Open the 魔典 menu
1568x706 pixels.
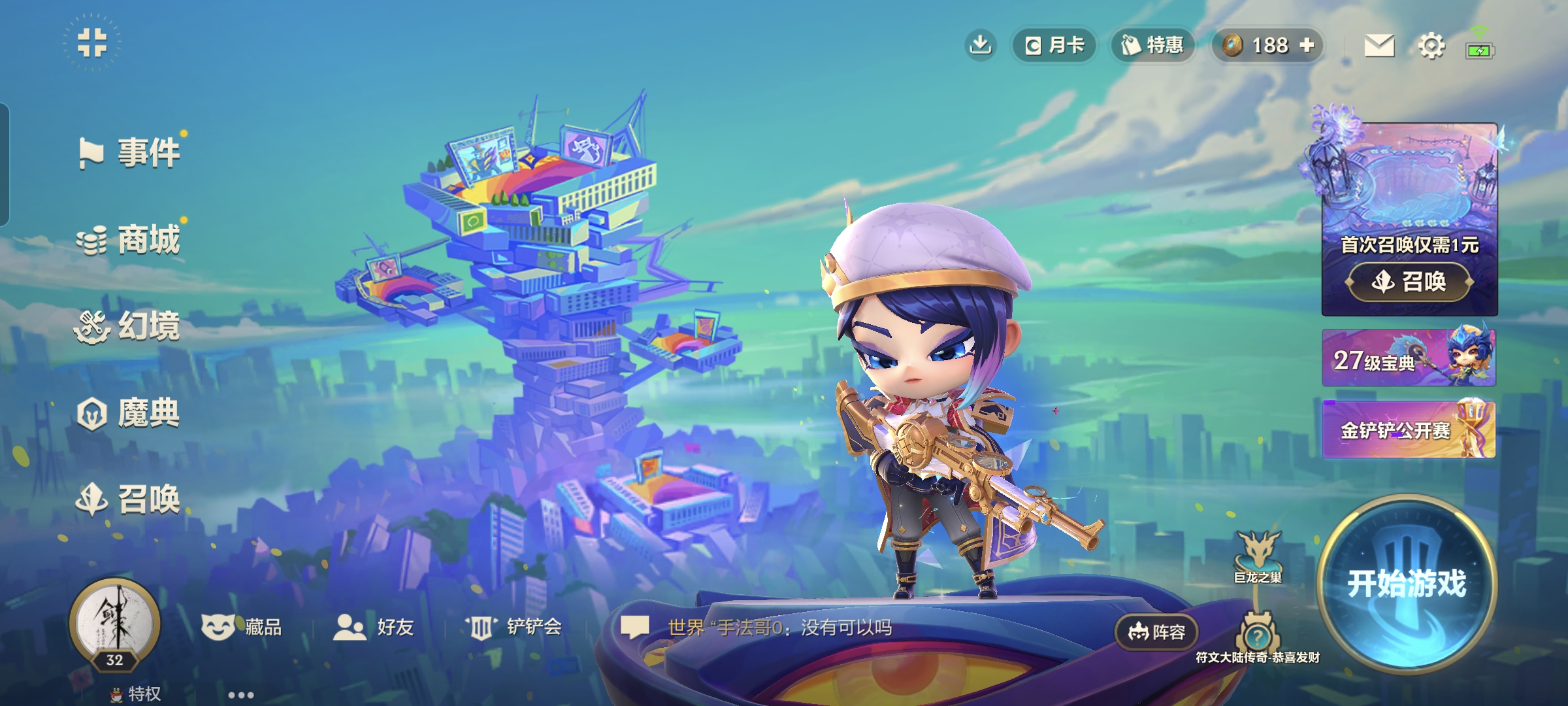coord(129,413)
